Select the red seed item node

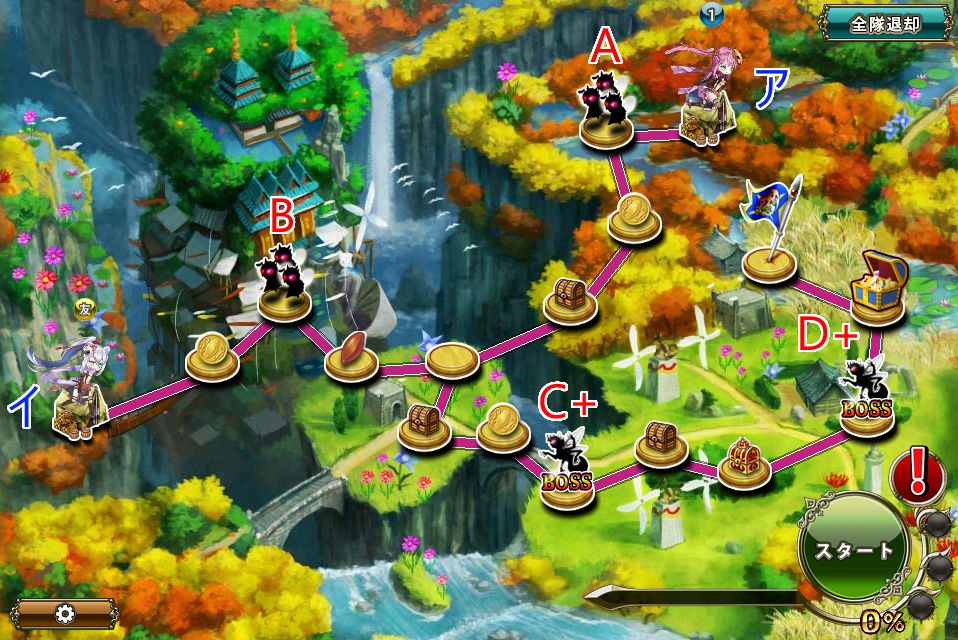[352, 356]
